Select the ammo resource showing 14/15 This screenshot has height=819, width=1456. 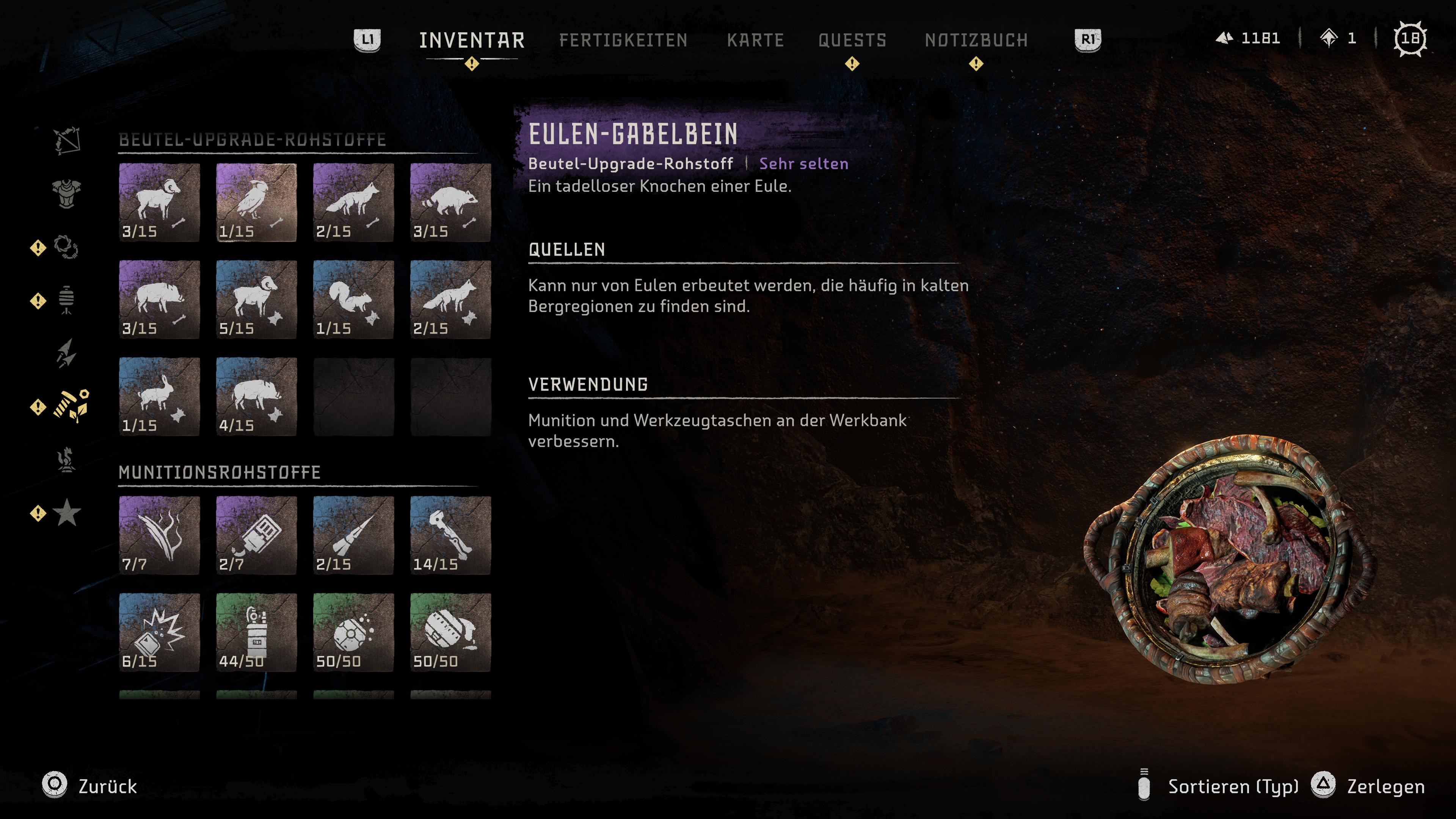click(x=450, y=535)
